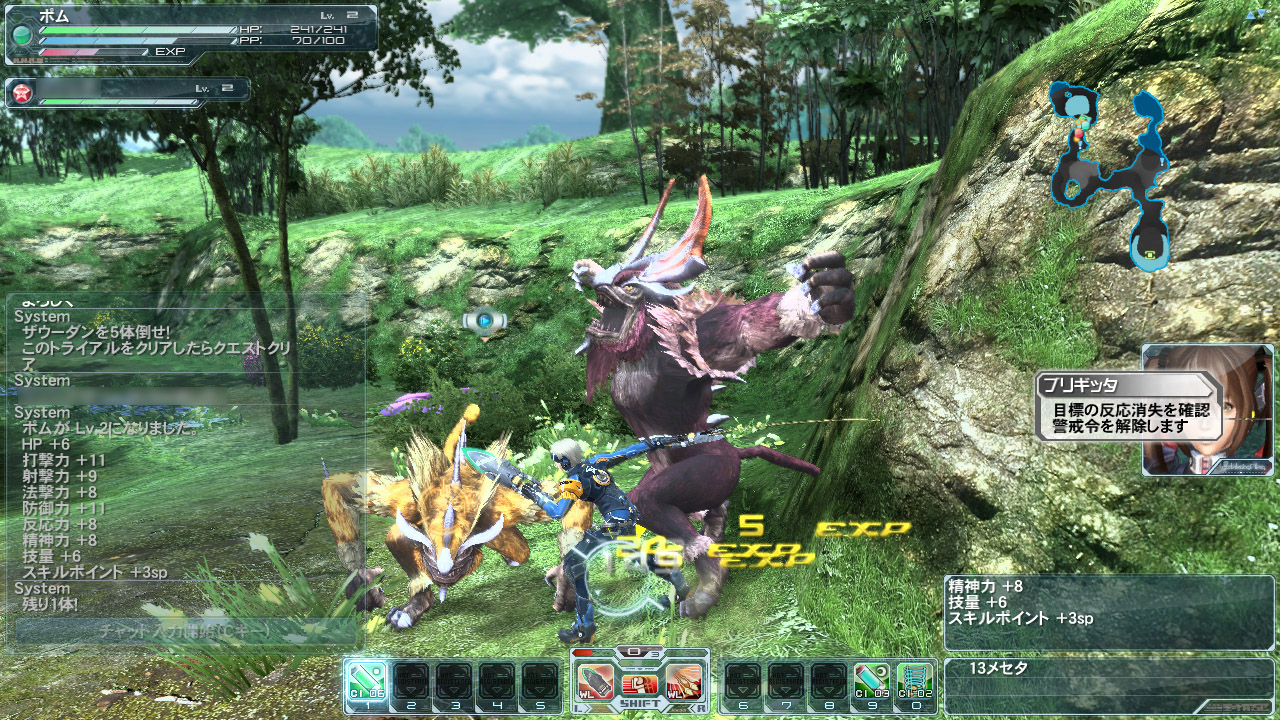Select the party member status panel with red star
This screenshot has width=1280, height=720.
click(127, 93)
